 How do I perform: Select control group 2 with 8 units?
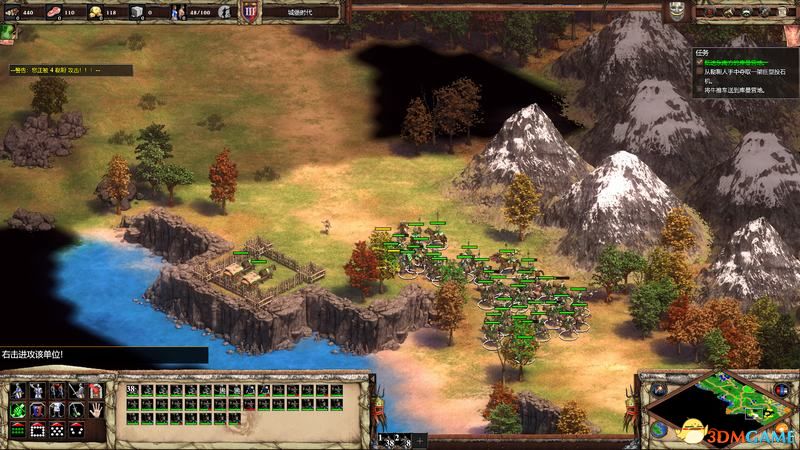coord(403,440)
